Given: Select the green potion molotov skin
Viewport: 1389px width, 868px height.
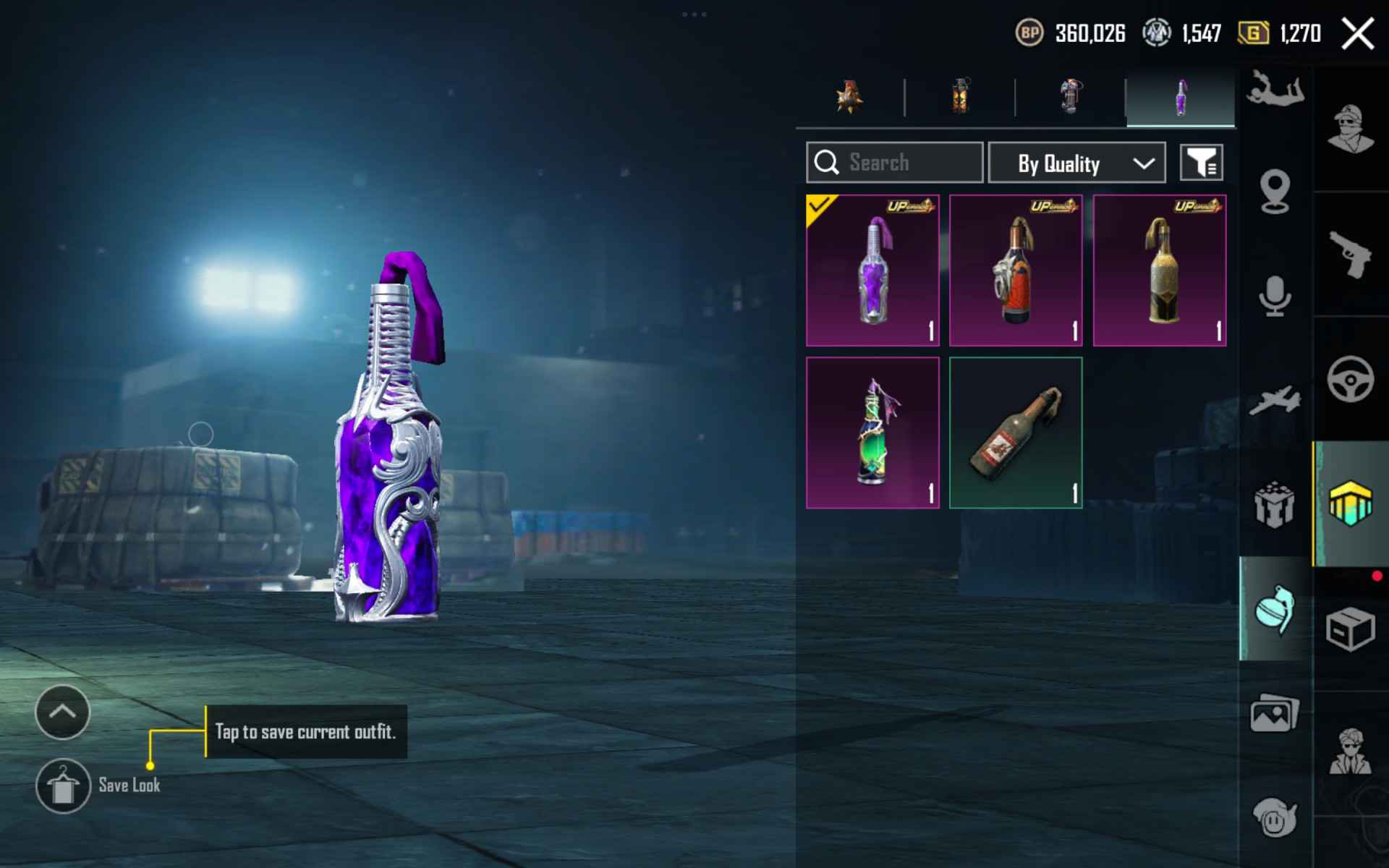Looking at the screenshot, I should [x=872, y=433].
